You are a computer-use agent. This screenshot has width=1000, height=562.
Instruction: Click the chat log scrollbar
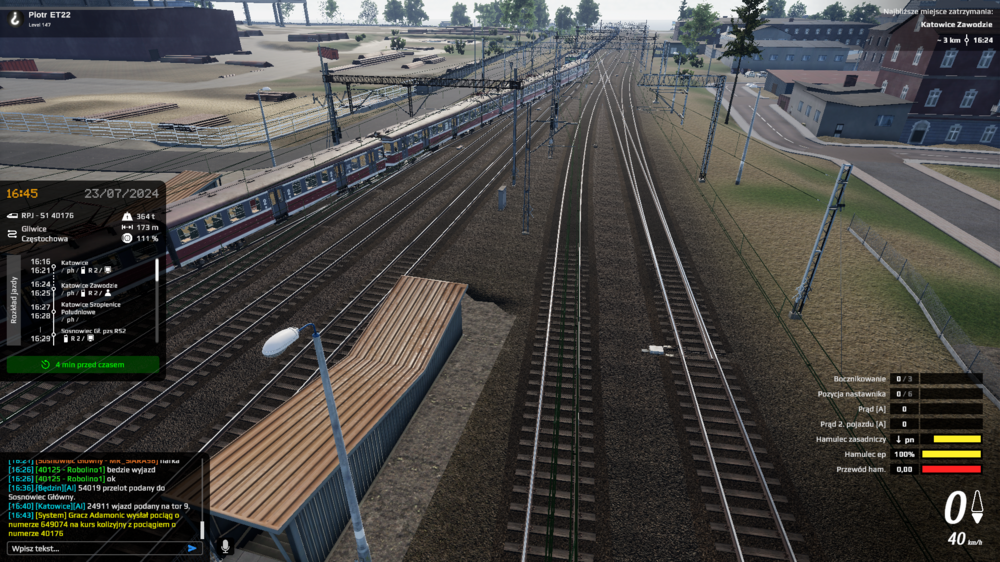(x=202, y=529)
